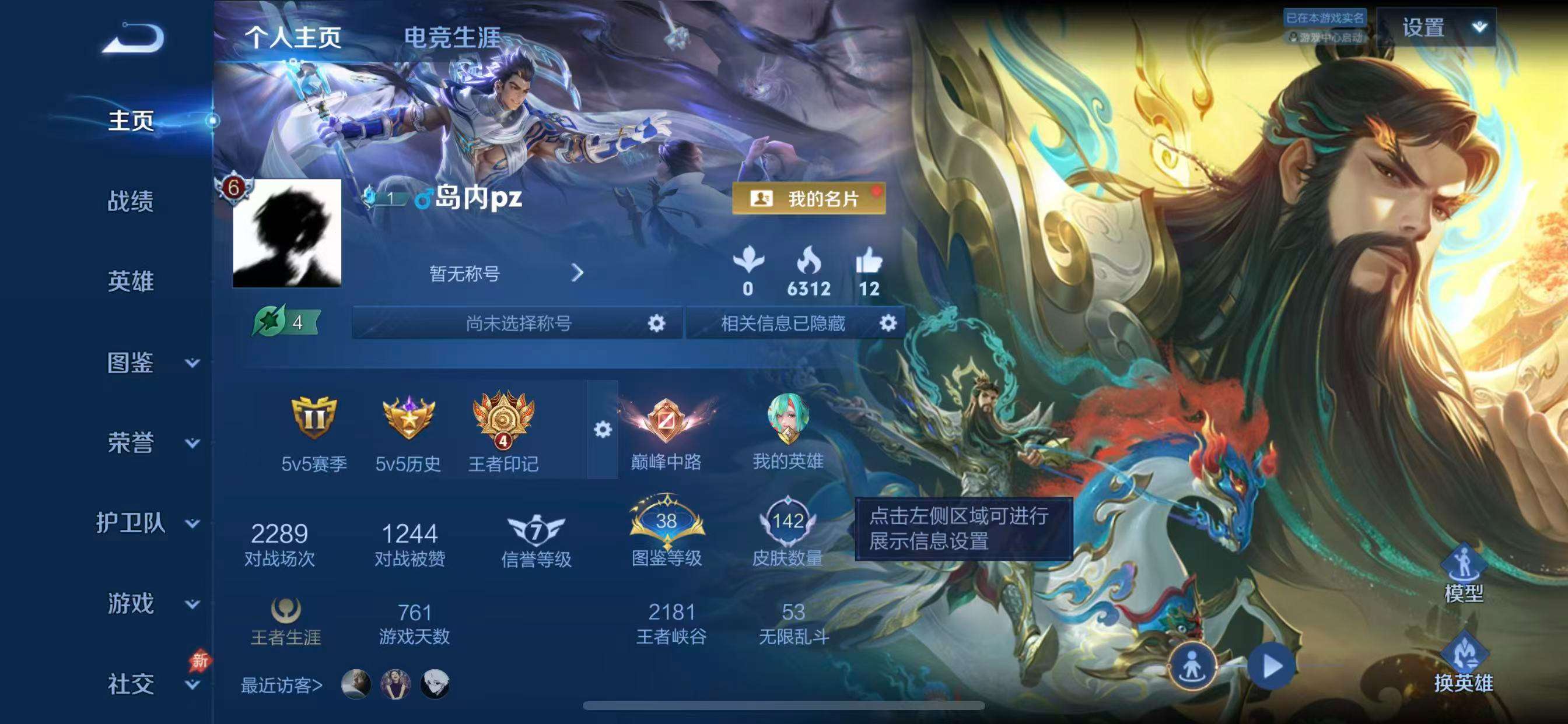Click the 我的名片 button
This screenshot has width=1568, height=724.
pos(809,199)
